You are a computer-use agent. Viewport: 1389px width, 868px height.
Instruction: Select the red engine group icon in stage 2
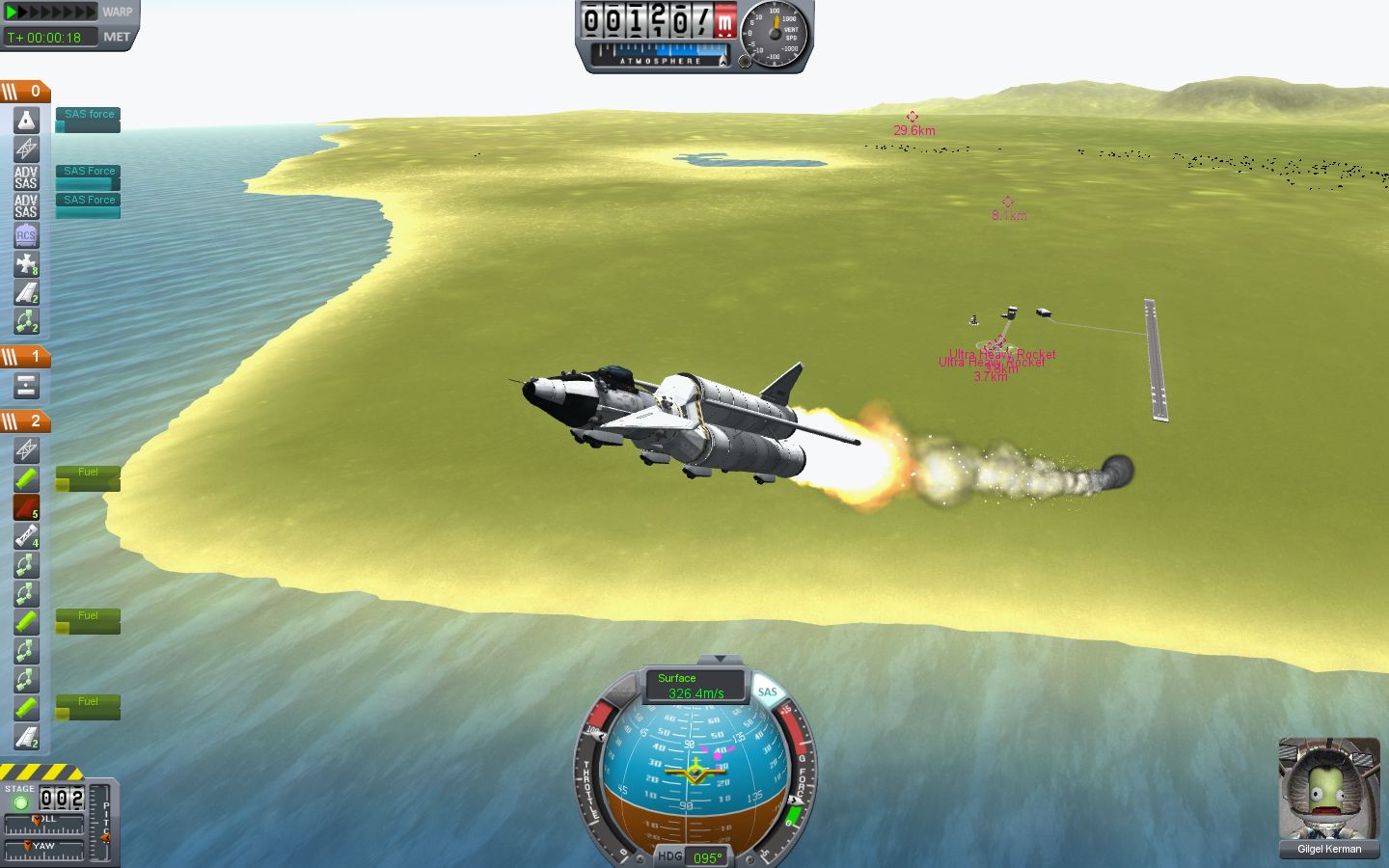coord(26,507)
